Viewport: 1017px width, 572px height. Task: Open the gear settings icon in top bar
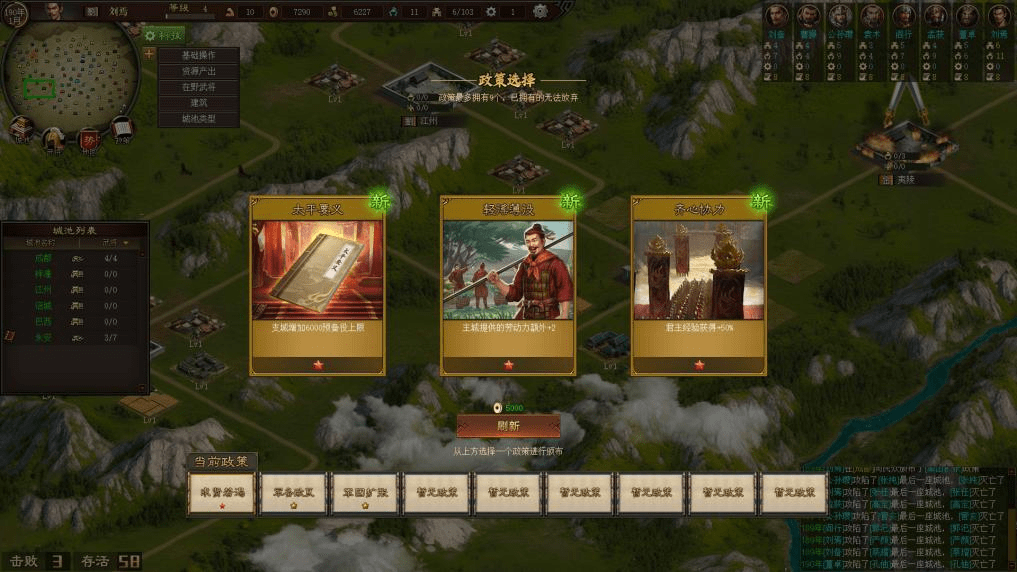click(x=540, y=11)
